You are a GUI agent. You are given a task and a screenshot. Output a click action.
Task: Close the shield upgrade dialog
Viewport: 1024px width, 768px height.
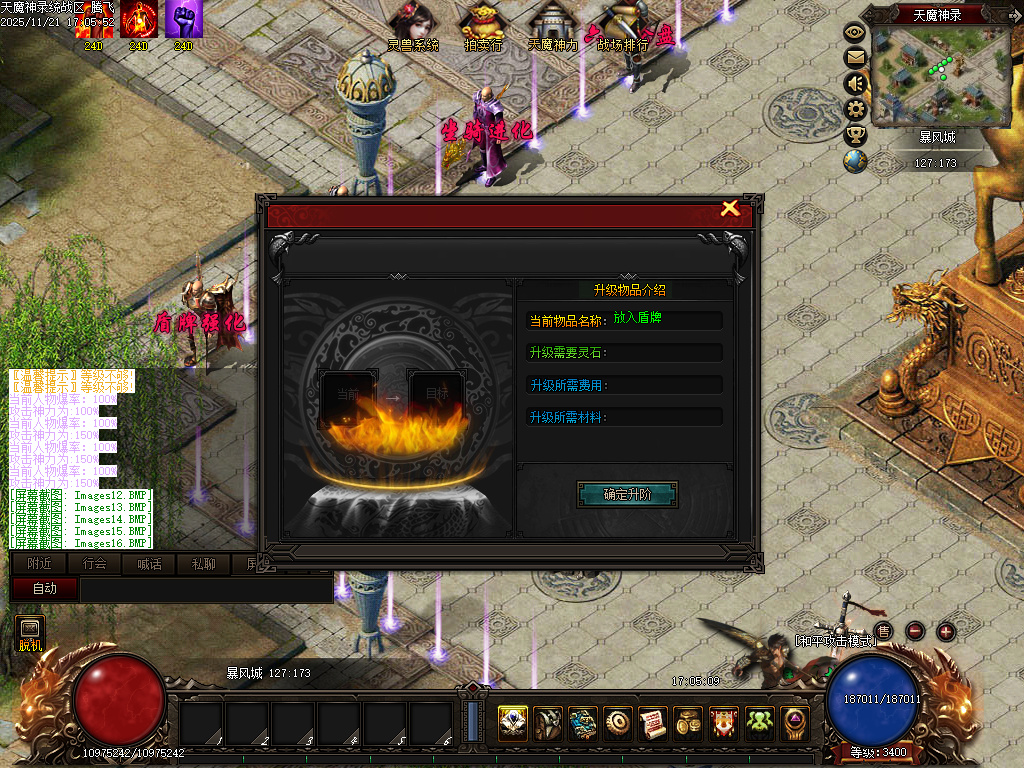pyautogui.click(x=730, y=208)
